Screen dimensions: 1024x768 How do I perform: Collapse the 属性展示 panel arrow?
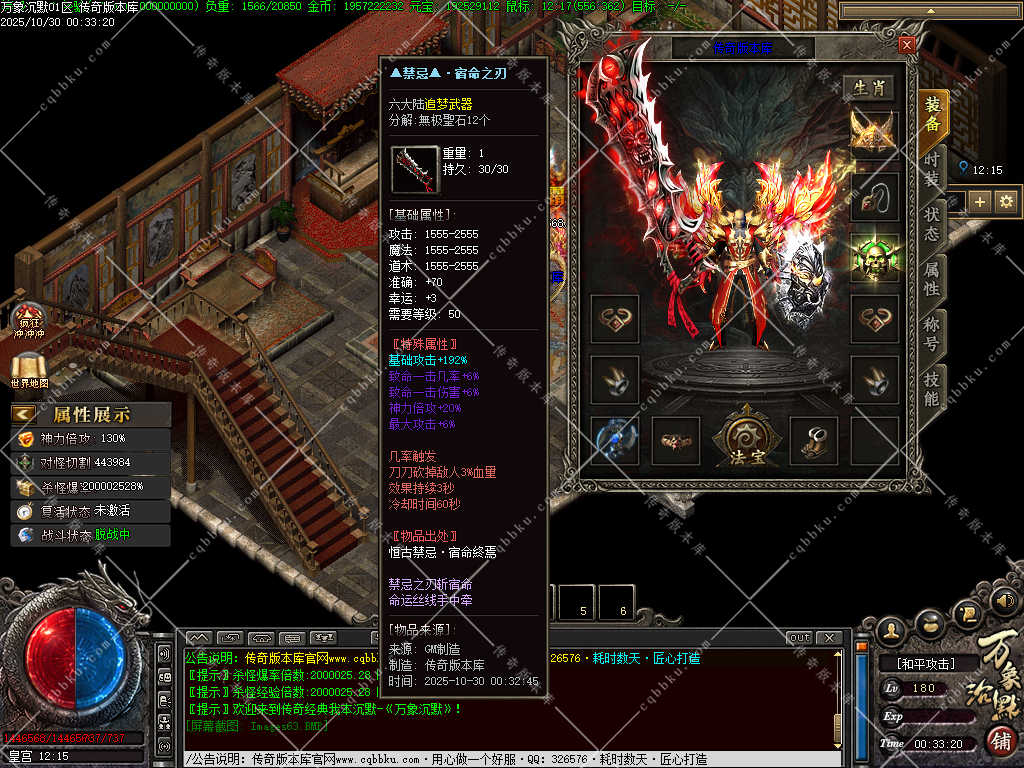[25, 414]
